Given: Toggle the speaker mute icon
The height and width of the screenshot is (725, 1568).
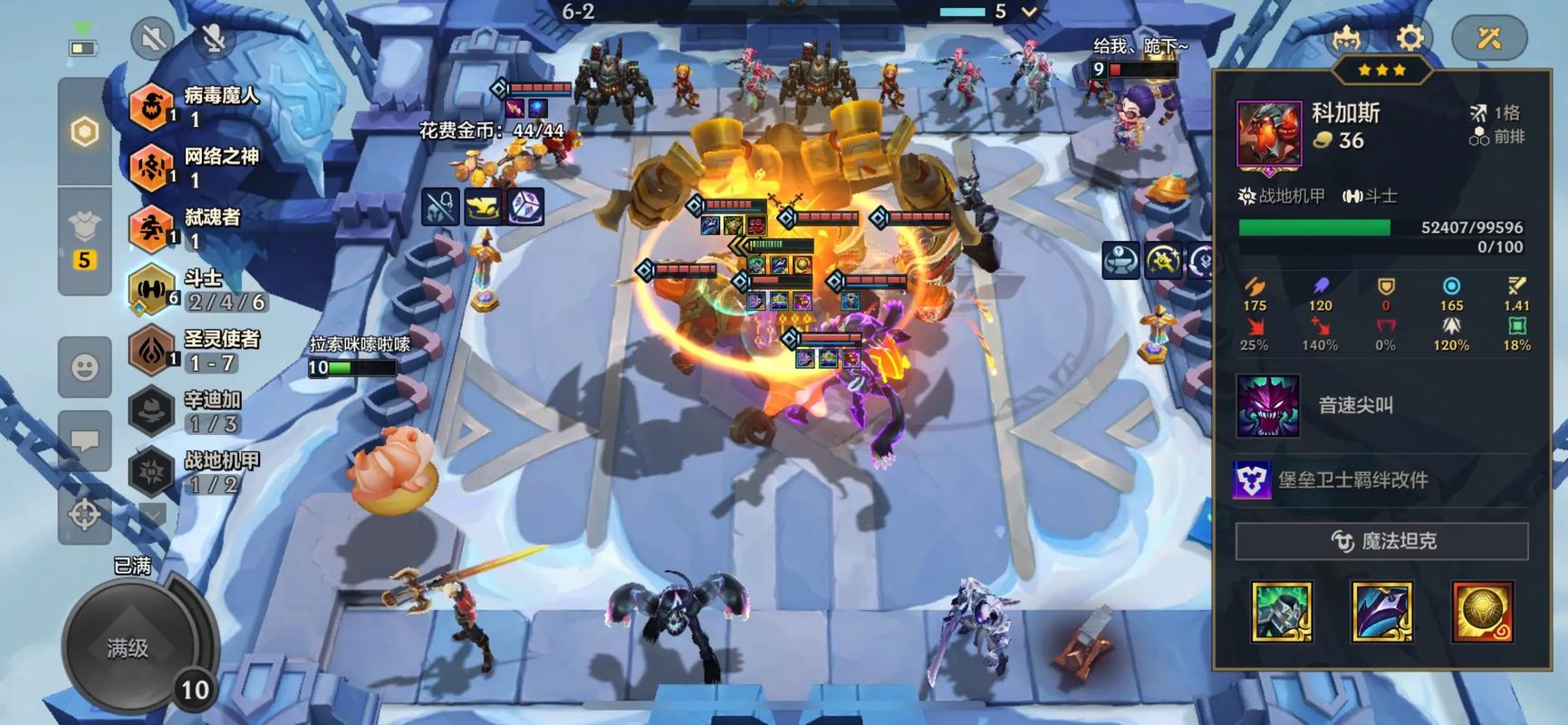Looking at the screenshot, I should (x=153, y=38).
